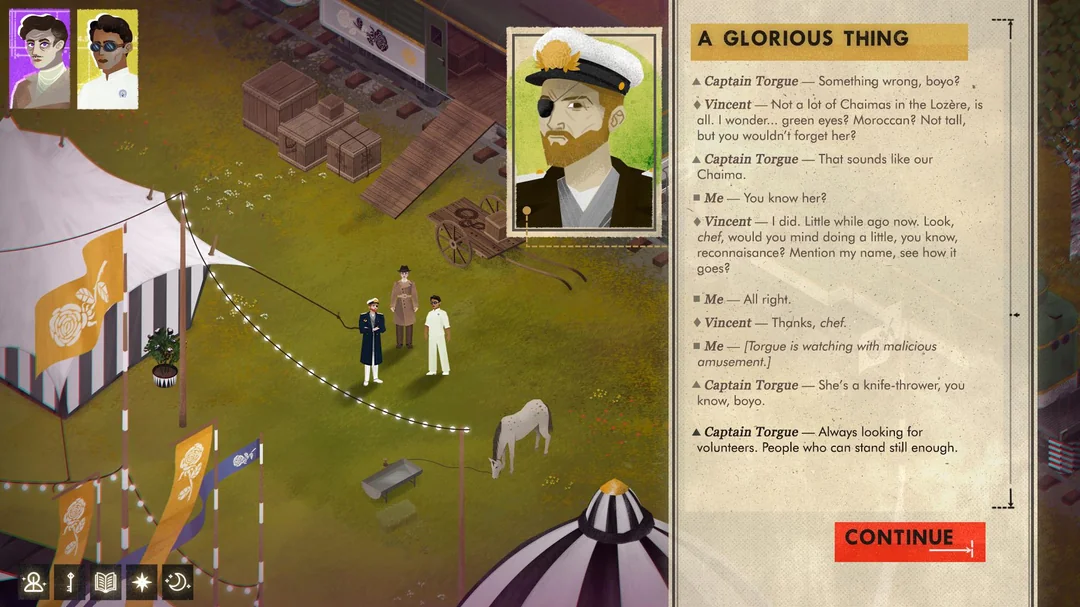
Task: Click the crescent moon icon
Action: (x=177, y=582)
